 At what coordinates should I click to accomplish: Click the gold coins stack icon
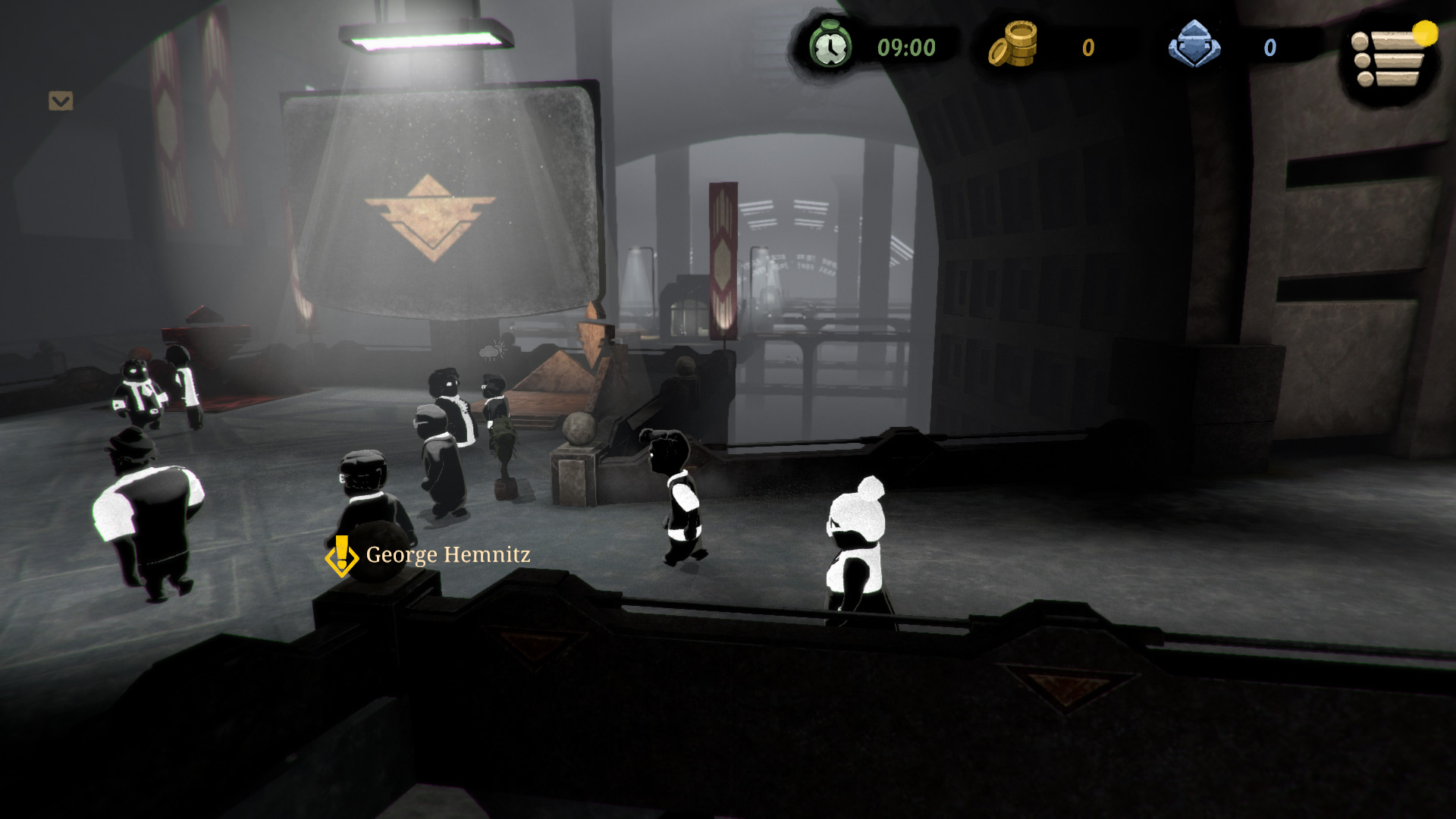pyautogui.click(x=1013, y=45)
